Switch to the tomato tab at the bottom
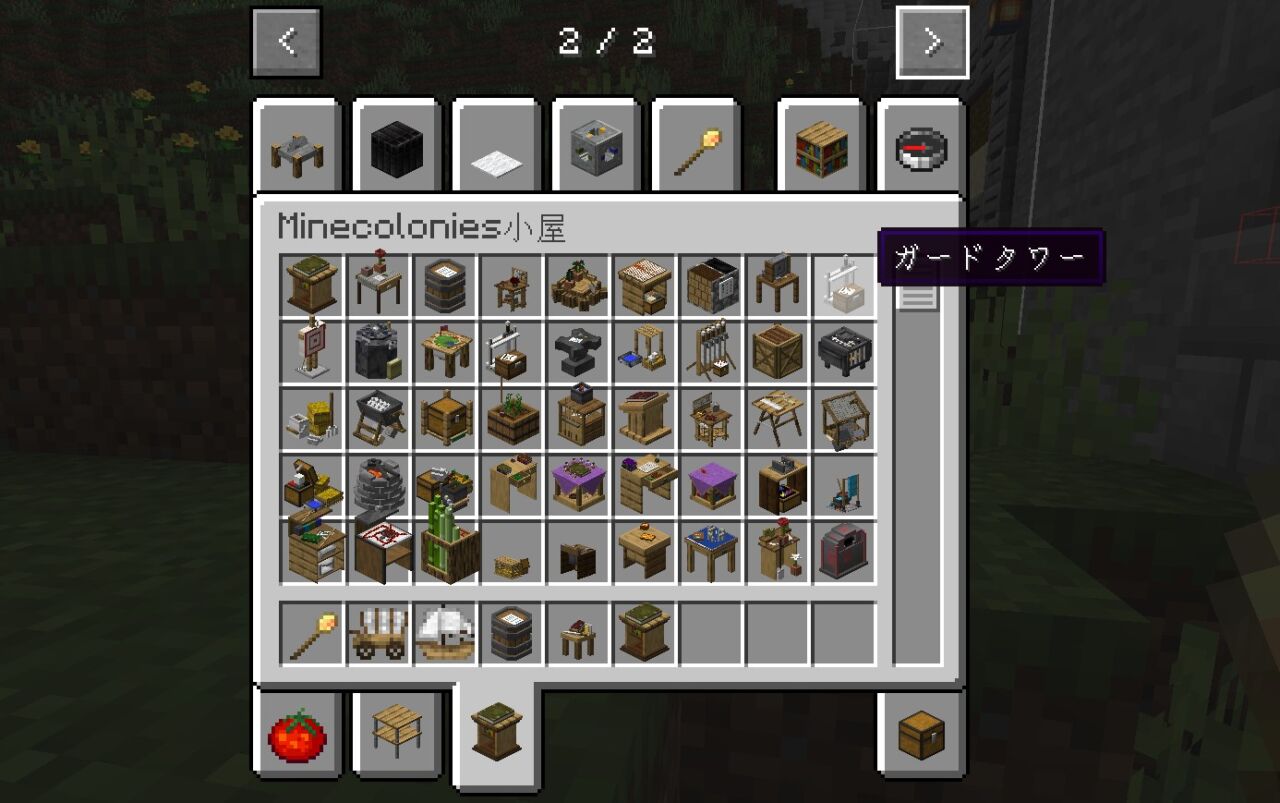The width and height of the screenshot is (1280, 803). click(296, 736)
